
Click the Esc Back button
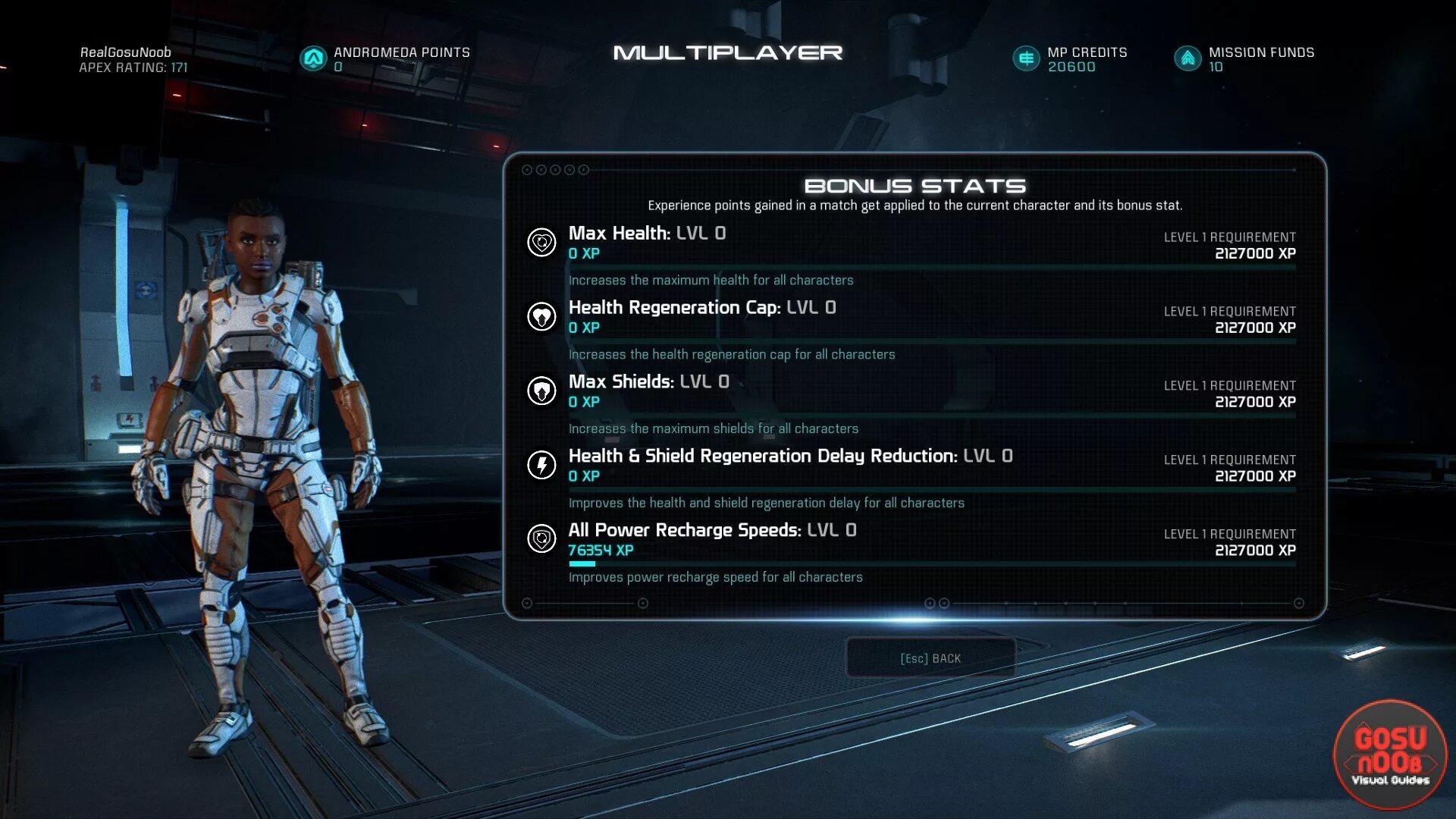[x=930, y=658]
